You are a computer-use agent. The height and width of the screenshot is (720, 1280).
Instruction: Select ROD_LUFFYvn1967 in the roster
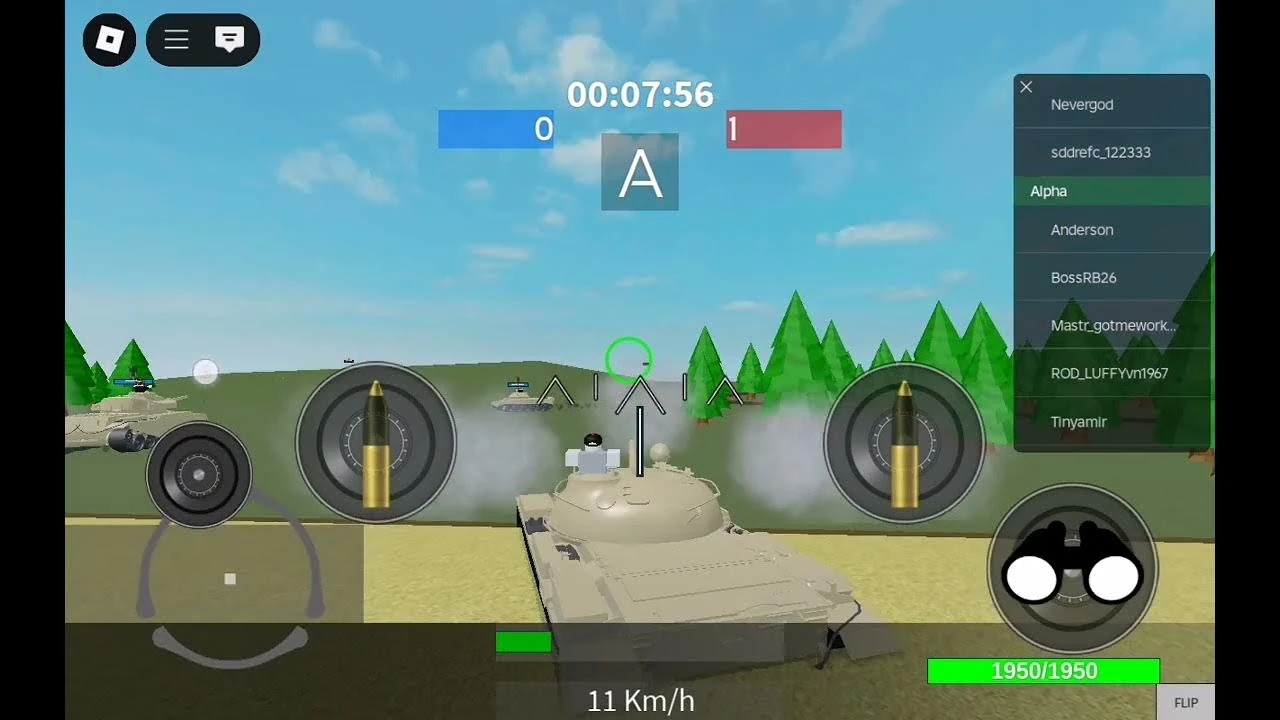point(1112,373)
